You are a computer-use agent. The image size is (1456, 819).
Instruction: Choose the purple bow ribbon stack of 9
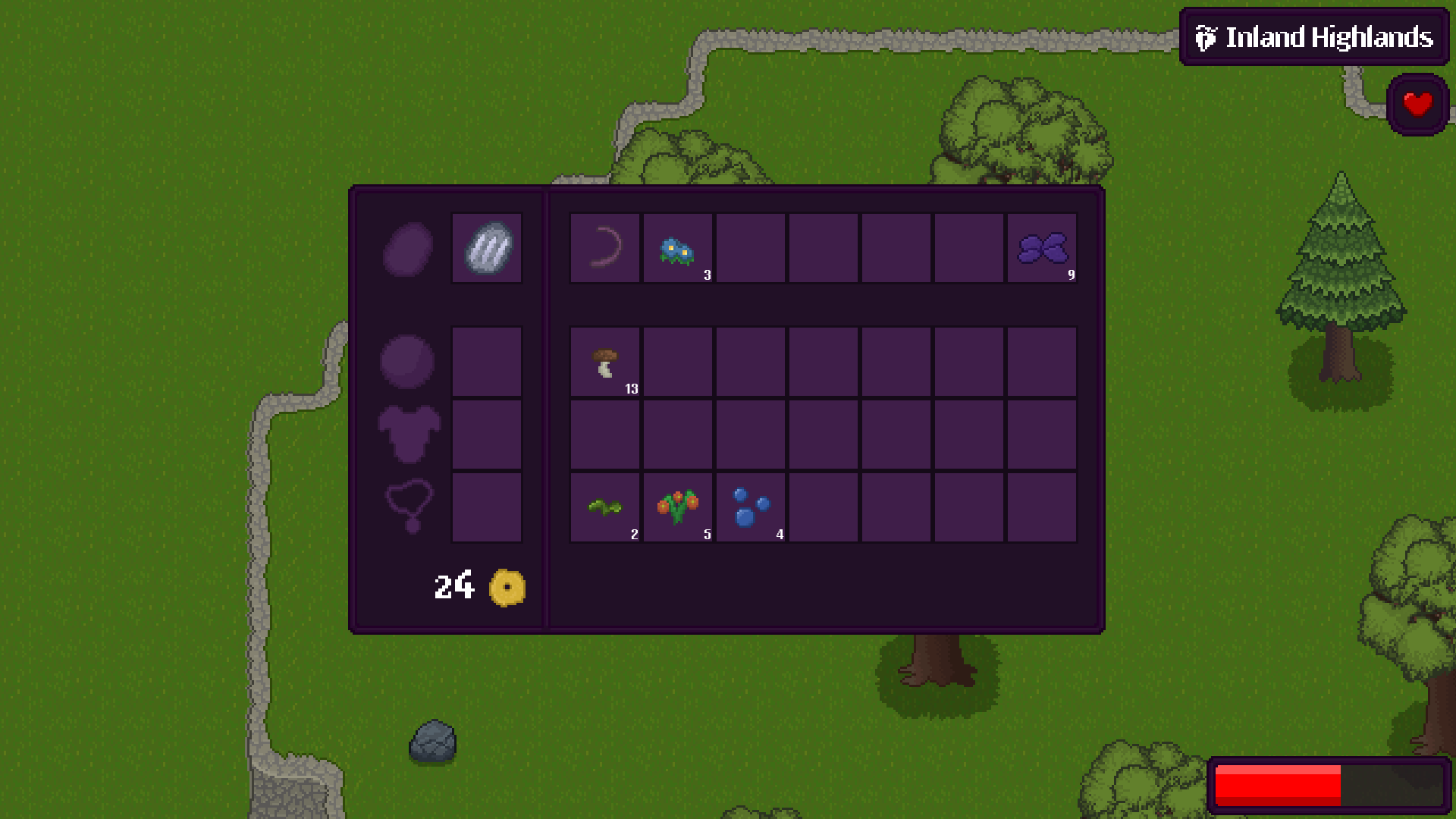[x=1042, y=248]
